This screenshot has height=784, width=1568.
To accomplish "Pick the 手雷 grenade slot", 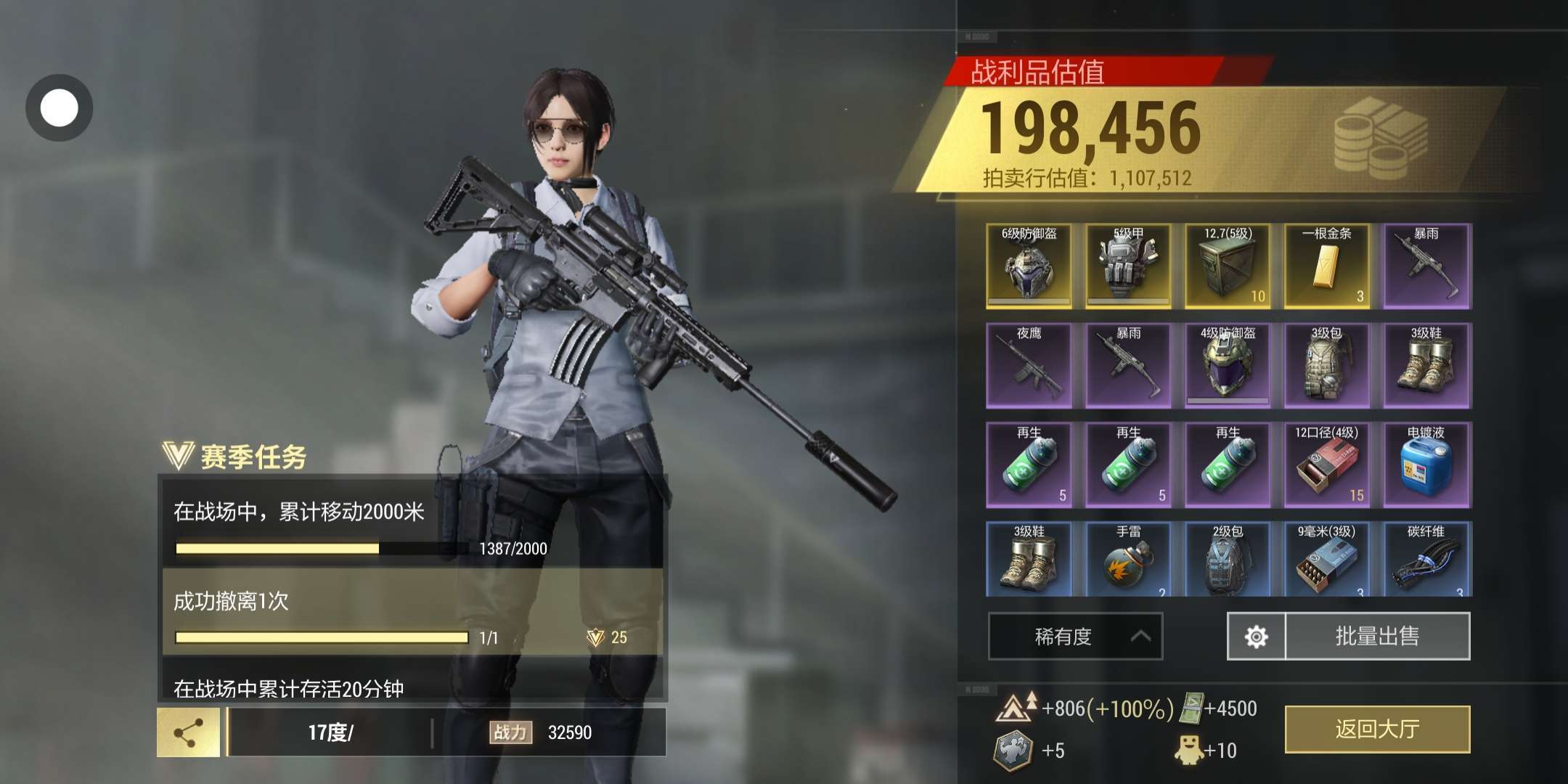I will [x=1128, y=560].
